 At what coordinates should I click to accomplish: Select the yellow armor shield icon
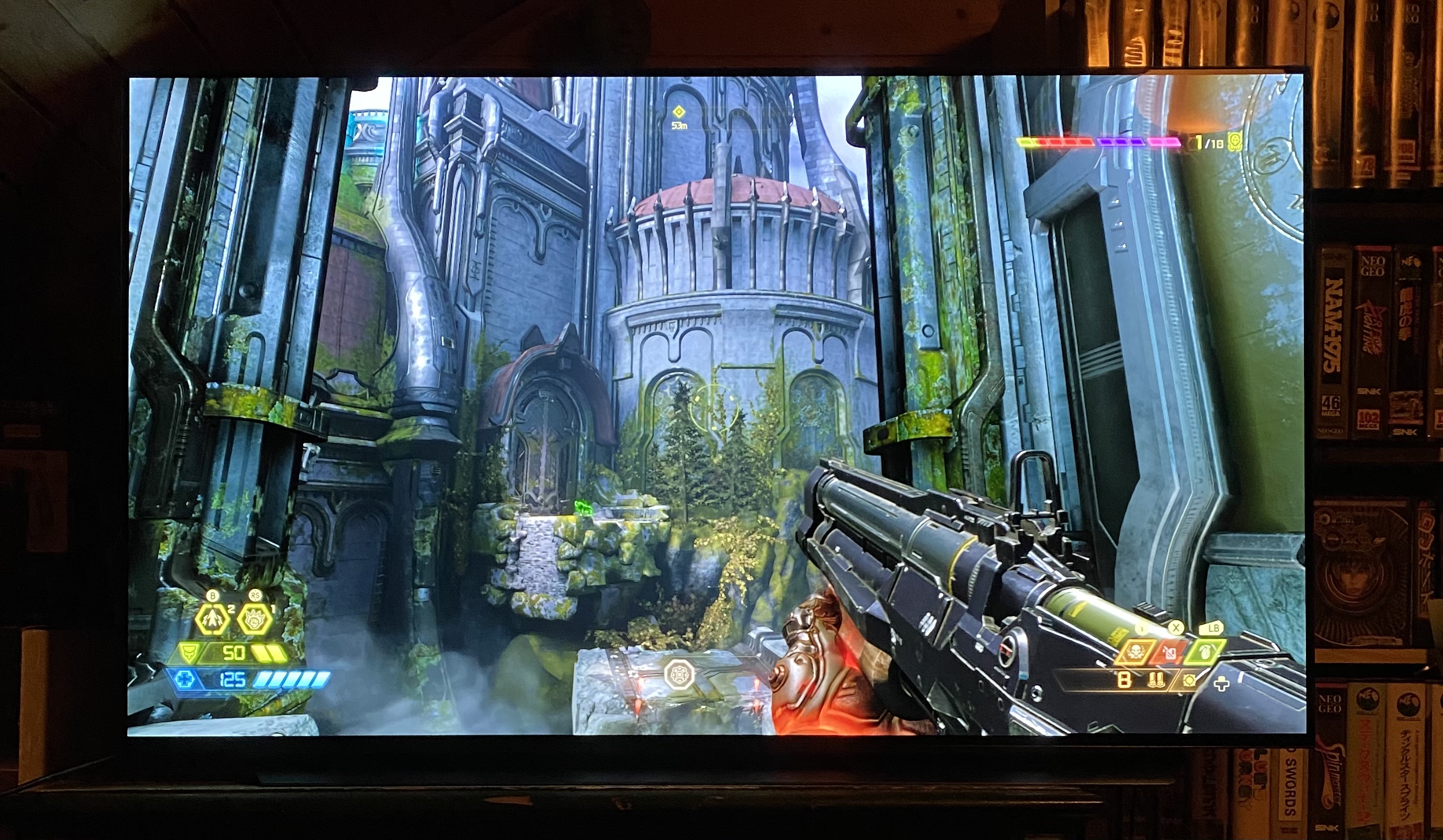tap(190, 652)
